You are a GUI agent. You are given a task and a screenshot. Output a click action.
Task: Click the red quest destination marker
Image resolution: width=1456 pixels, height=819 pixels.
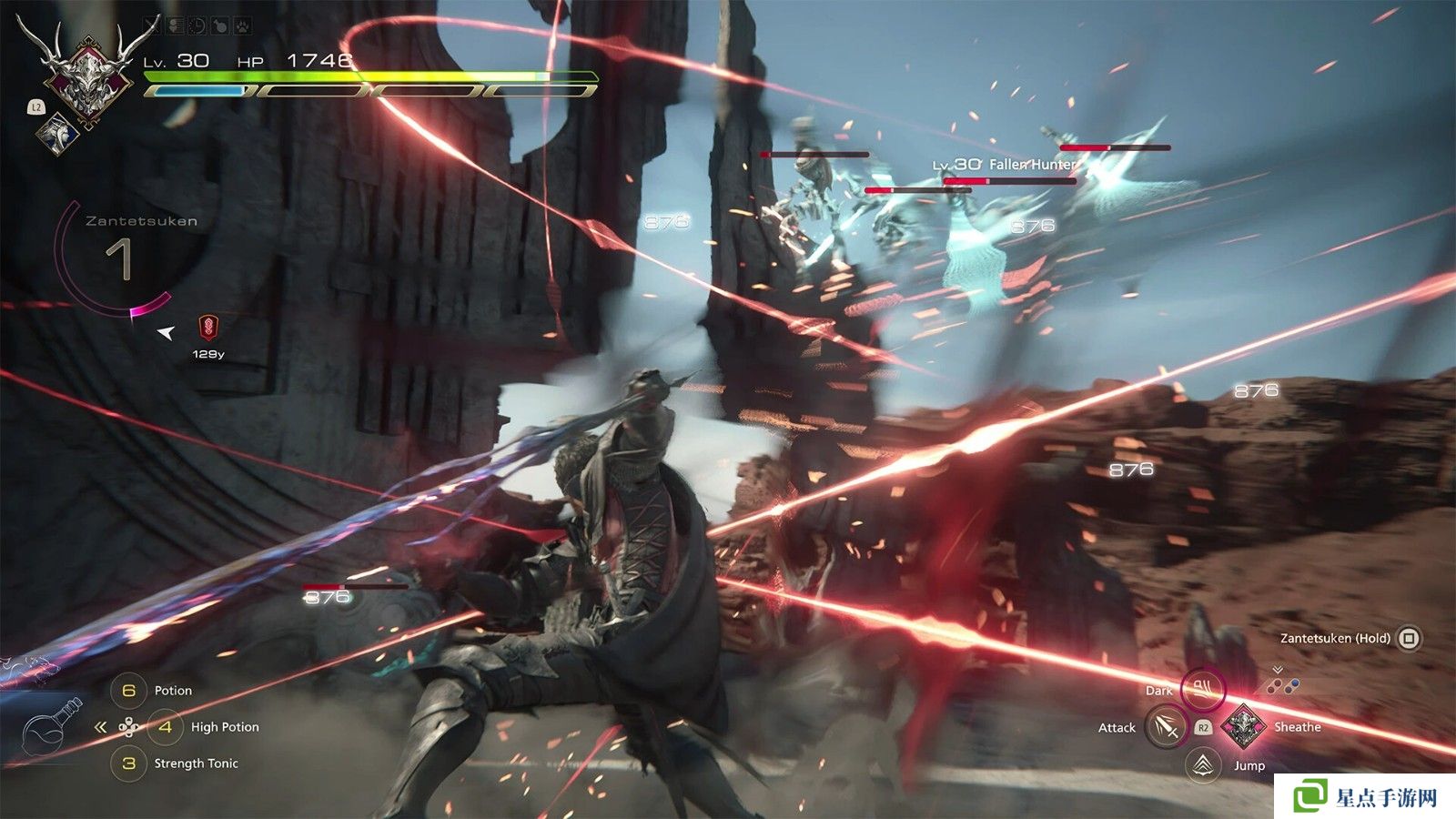(x=208, y=328)
